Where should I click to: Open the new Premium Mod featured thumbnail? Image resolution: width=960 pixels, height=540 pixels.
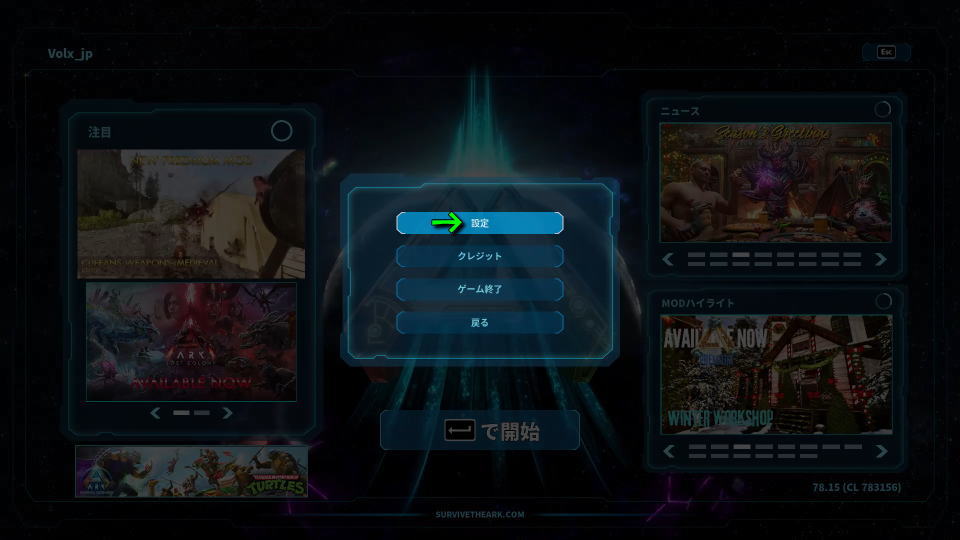[192, 214]
